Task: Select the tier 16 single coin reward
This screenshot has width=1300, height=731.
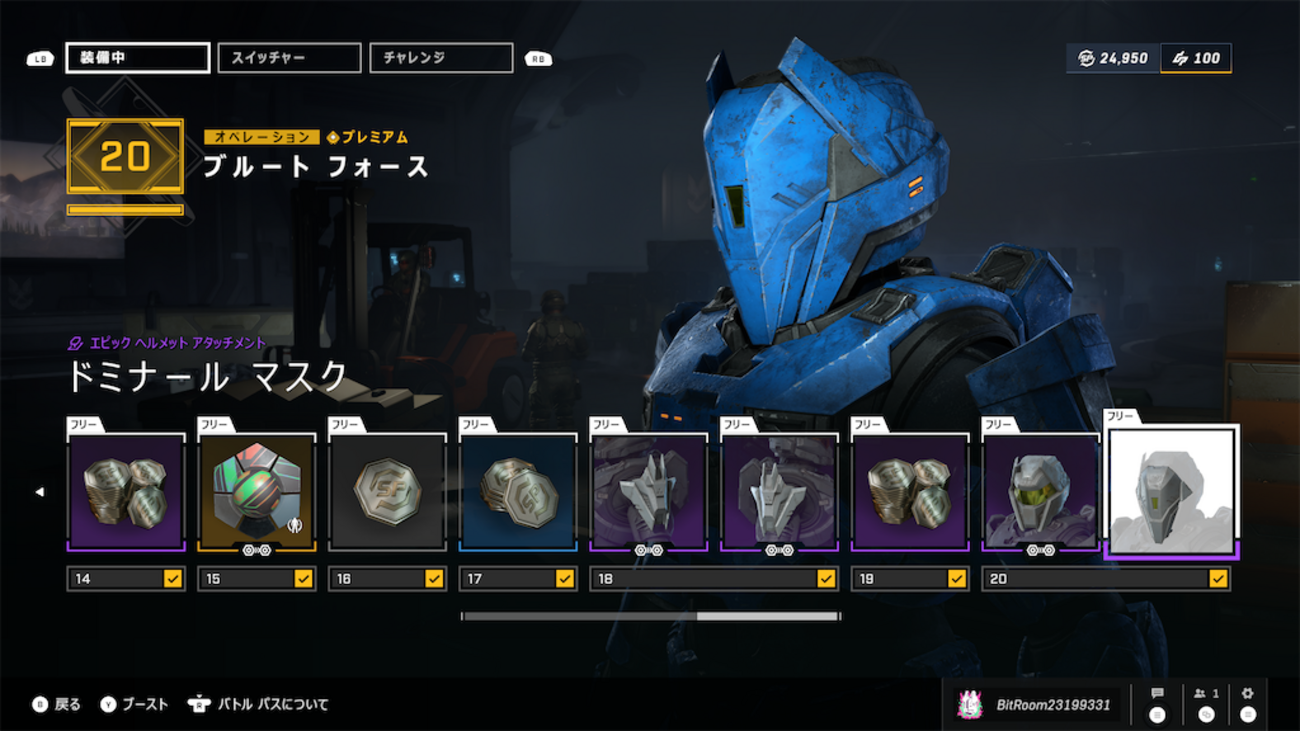Action: click(387, 491)
